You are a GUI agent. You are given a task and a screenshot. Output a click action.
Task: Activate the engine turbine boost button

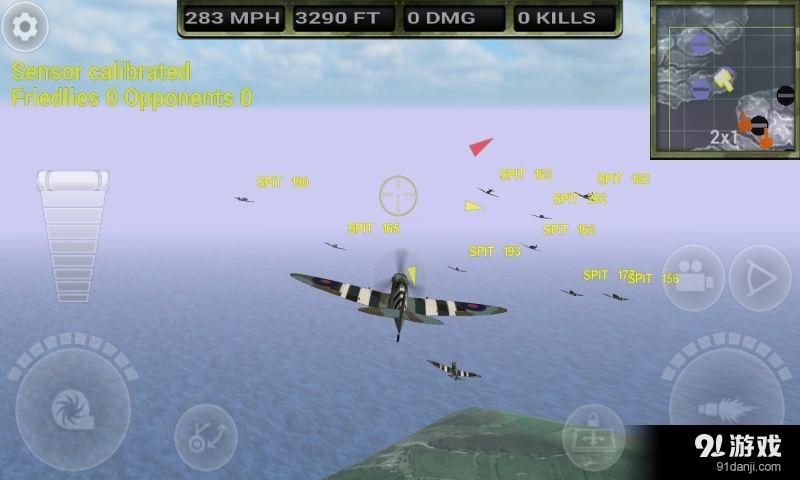pos(72,408)
